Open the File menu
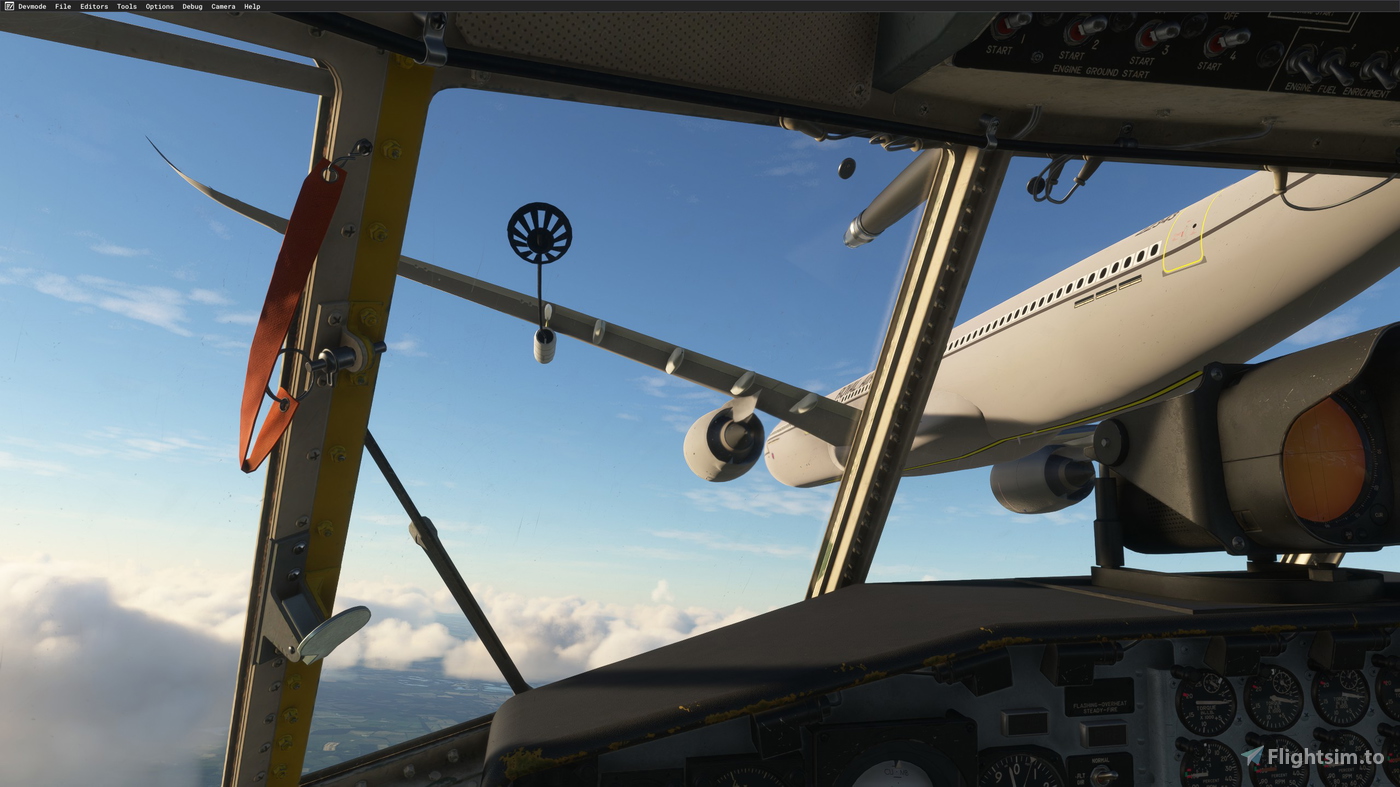1400x787 pixels. point(63,6)
